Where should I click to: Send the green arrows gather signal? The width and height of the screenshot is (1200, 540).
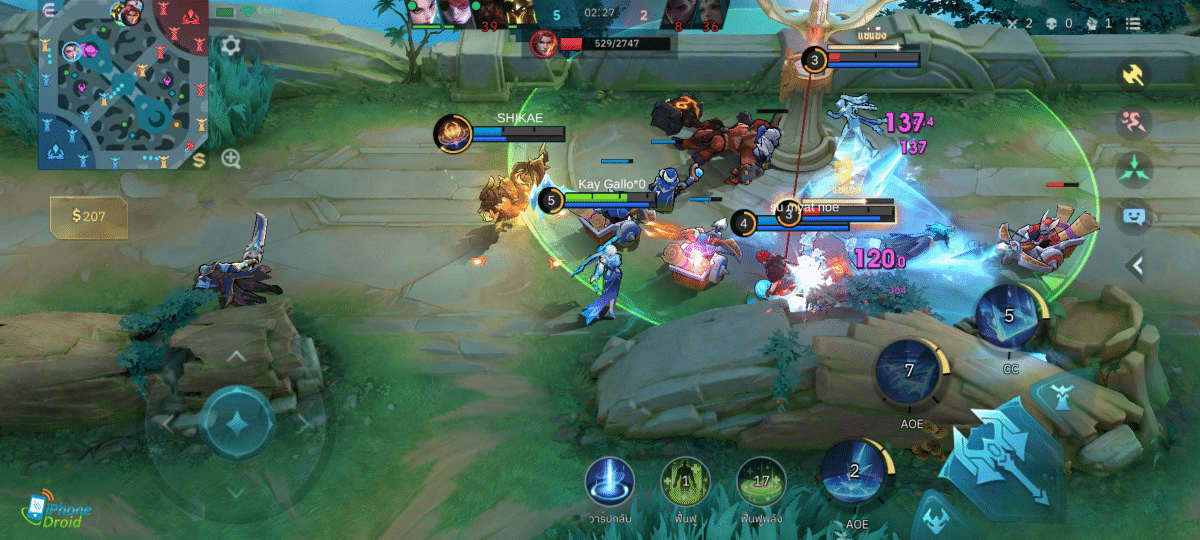pos(1134,168)
